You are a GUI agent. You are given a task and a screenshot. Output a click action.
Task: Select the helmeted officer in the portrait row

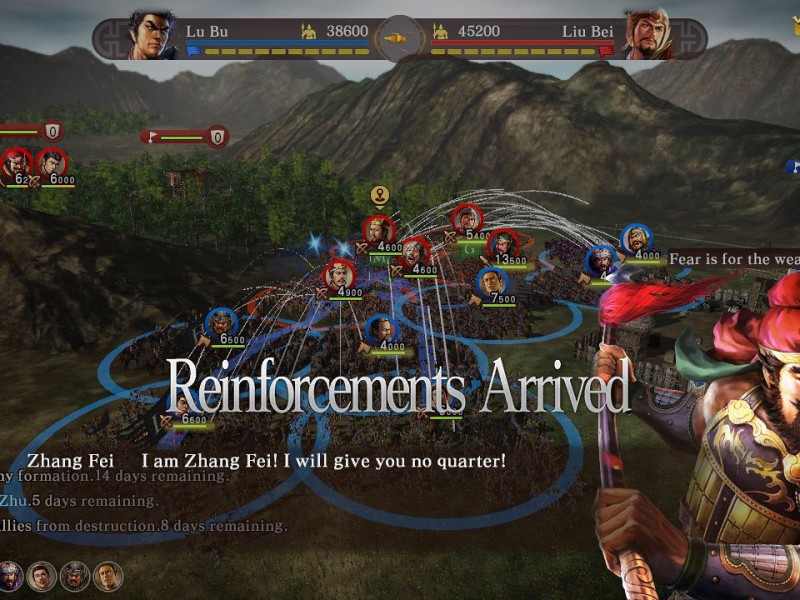pos(74,576)
